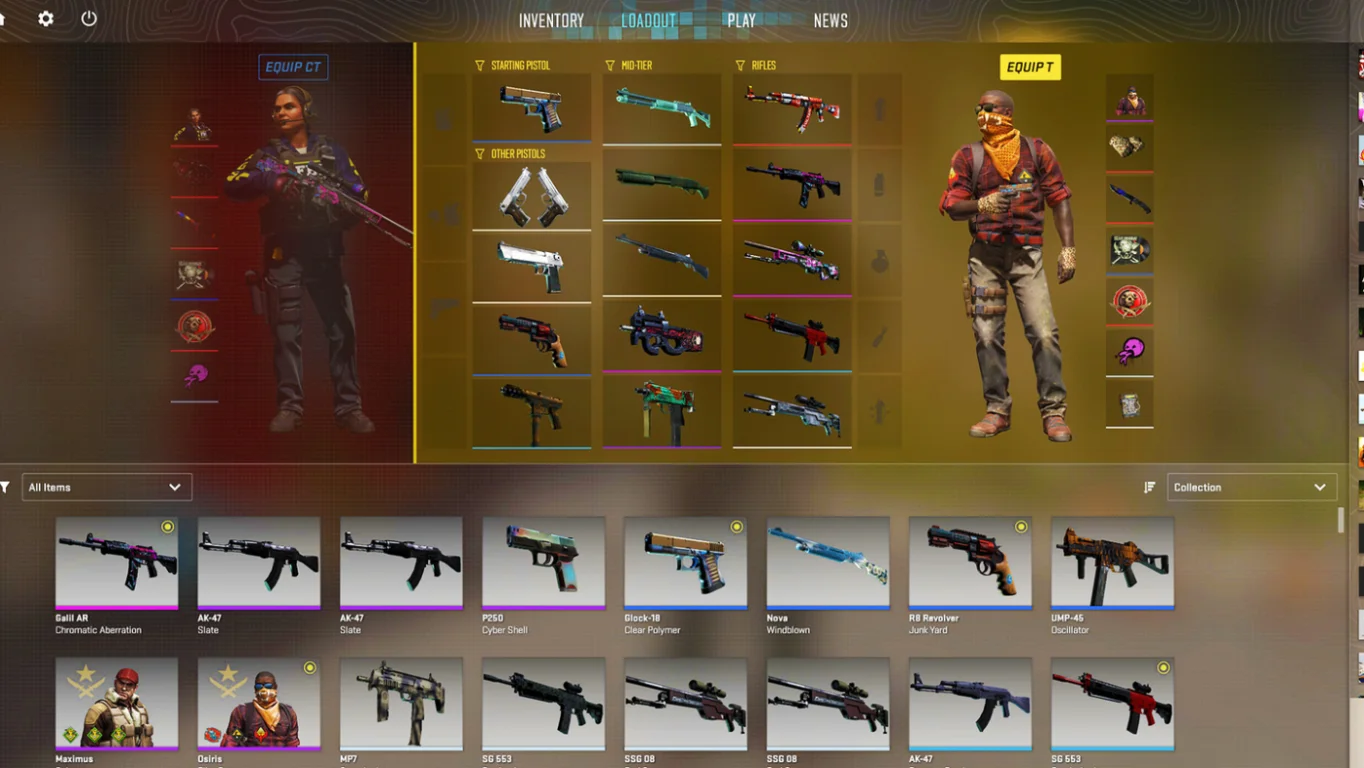The image size is (1364, 768).
Task: Toggle the sort order icon beside Collection
Action: coord(1150,487)
